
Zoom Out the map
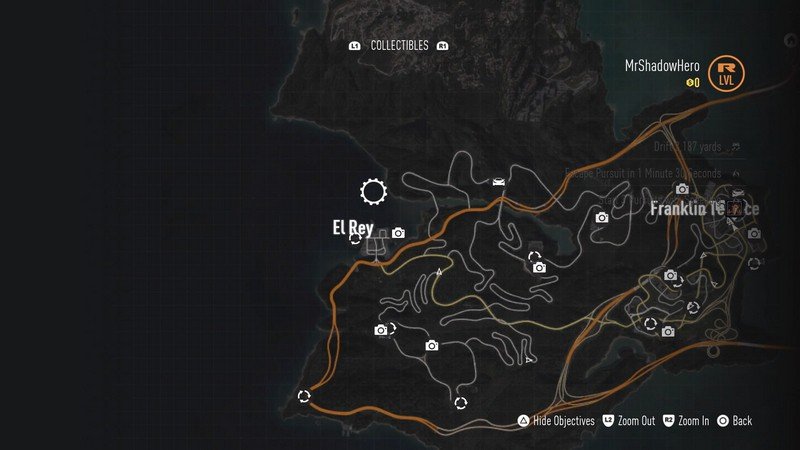635,421
